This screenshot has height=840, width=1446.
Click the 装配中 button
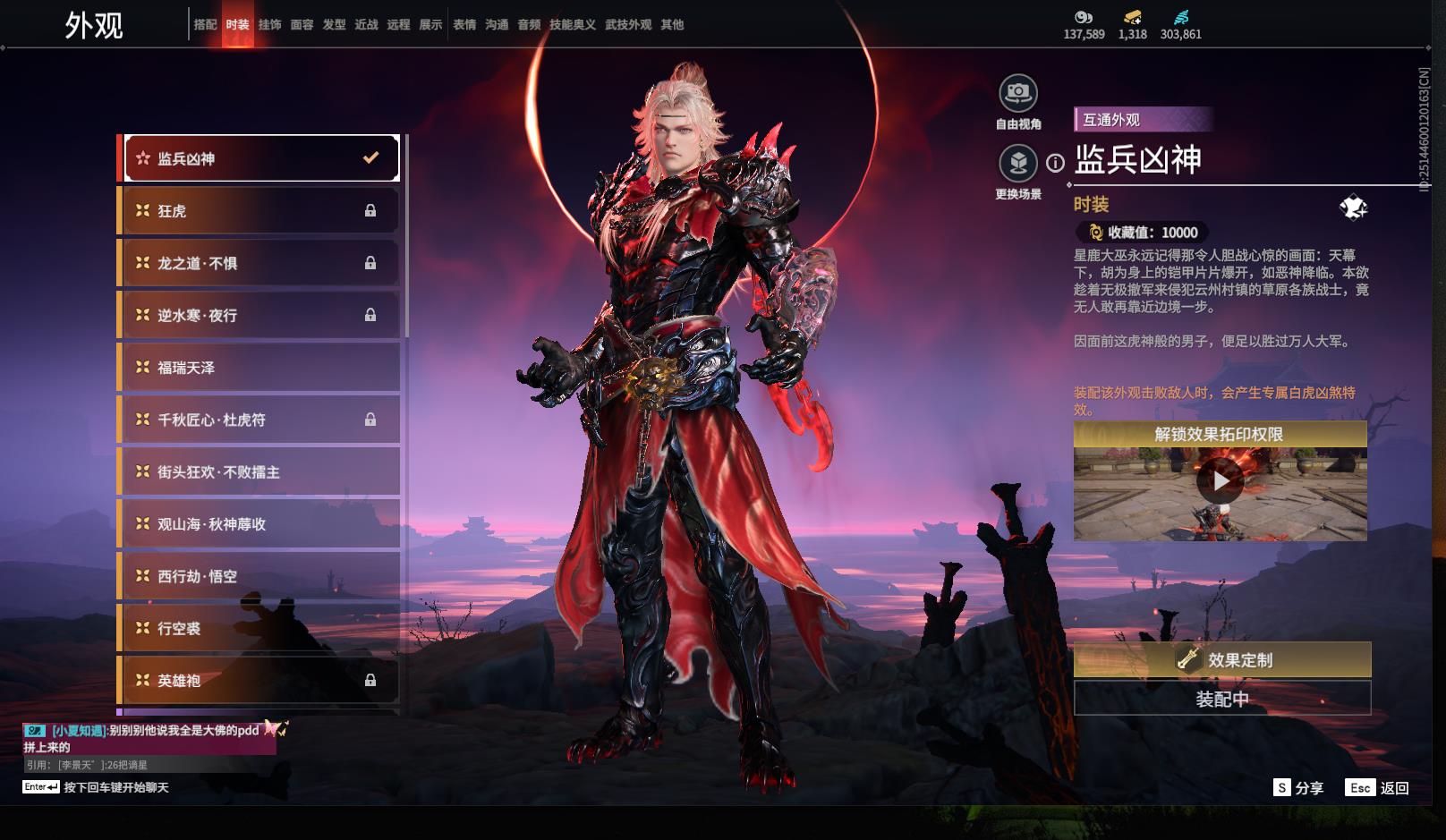coord(1222,699)
